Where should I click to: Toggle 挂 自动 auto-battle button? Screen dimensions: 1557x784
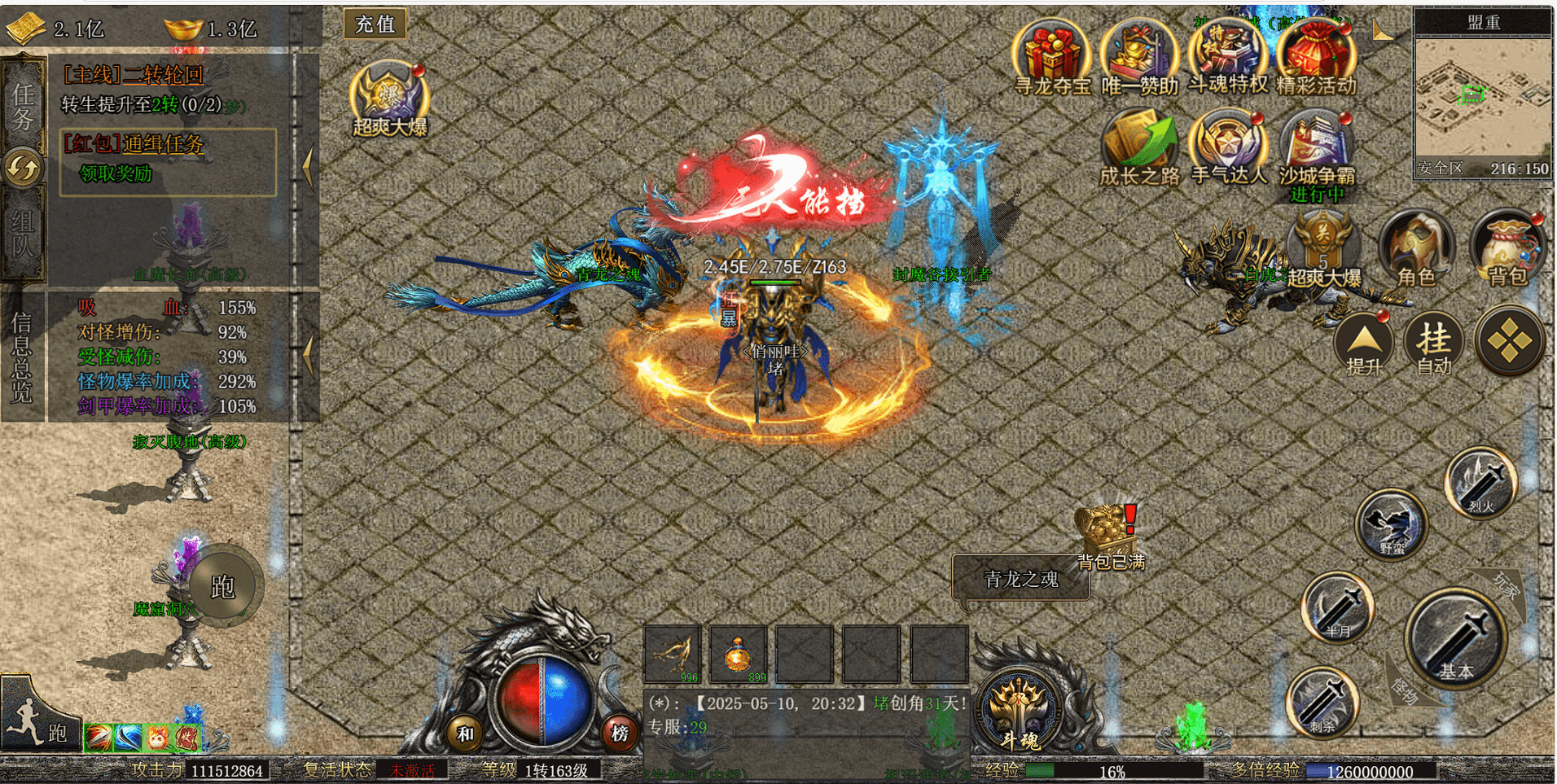click(x=1434, y=342)
